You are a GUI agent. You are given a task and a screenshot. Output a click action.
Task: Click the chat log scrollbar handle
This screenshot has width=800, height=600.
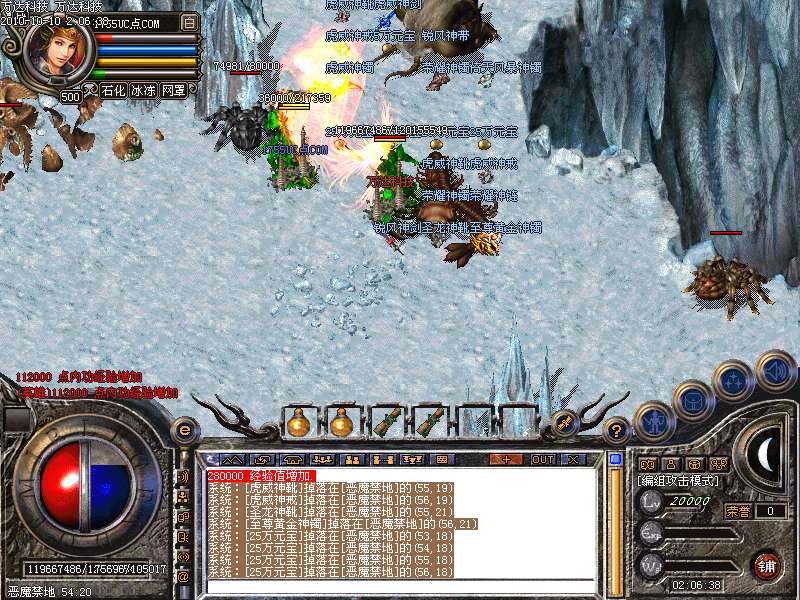[616, 460]
